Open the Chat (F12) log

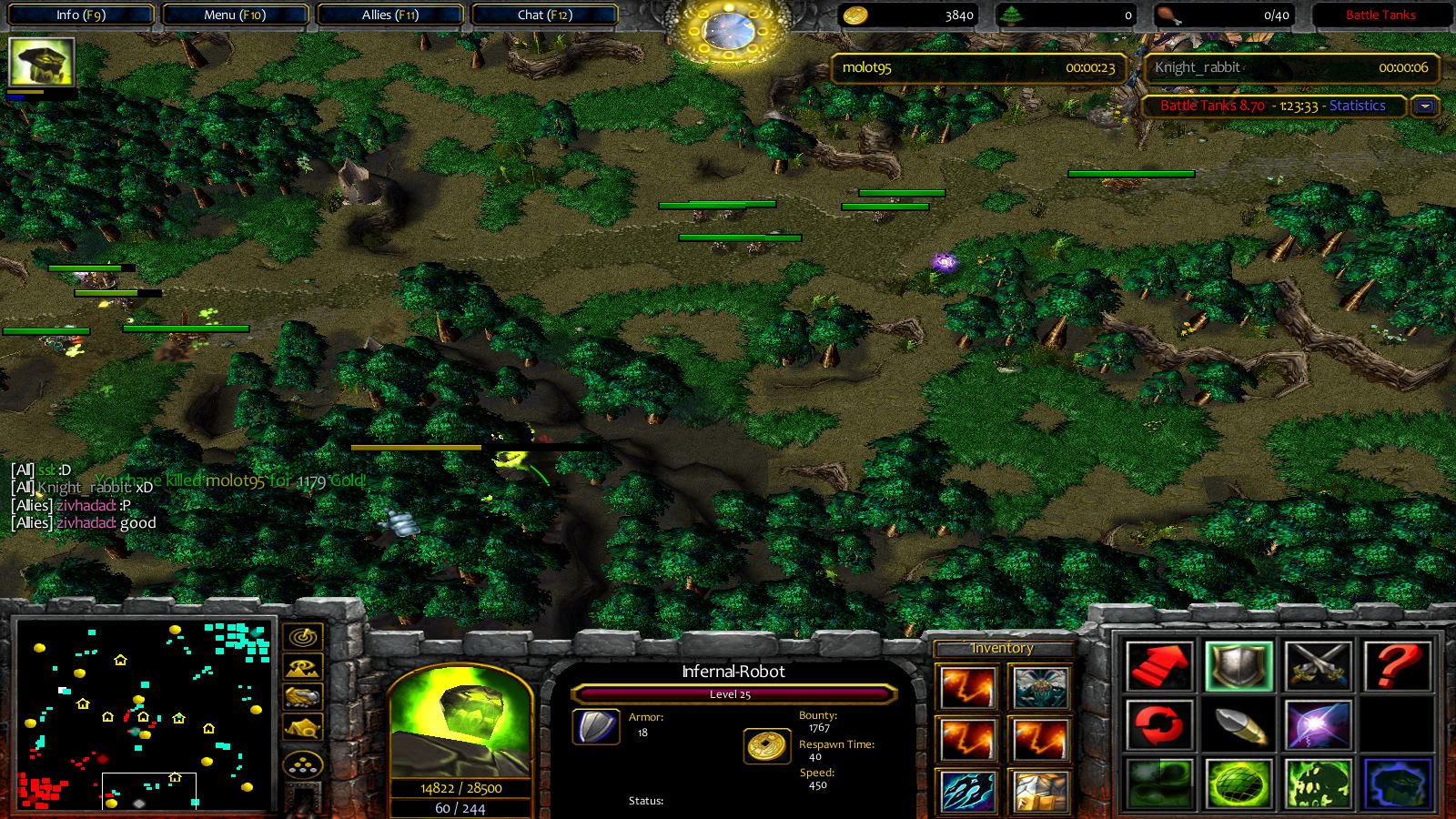544,15
